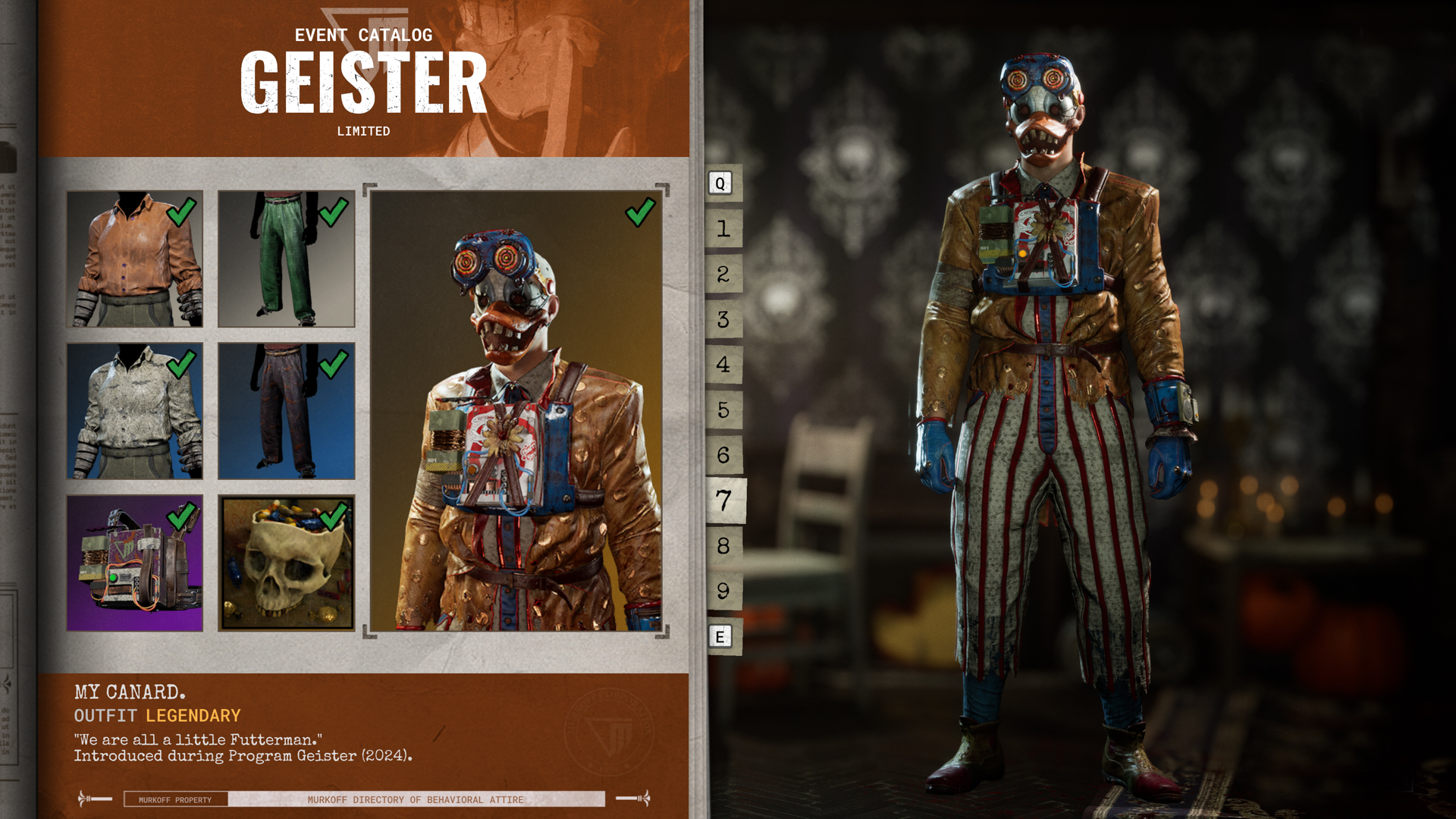Choose the green trousers item
The width and height of the screenshot is (1456, 819).
[287, 259]
